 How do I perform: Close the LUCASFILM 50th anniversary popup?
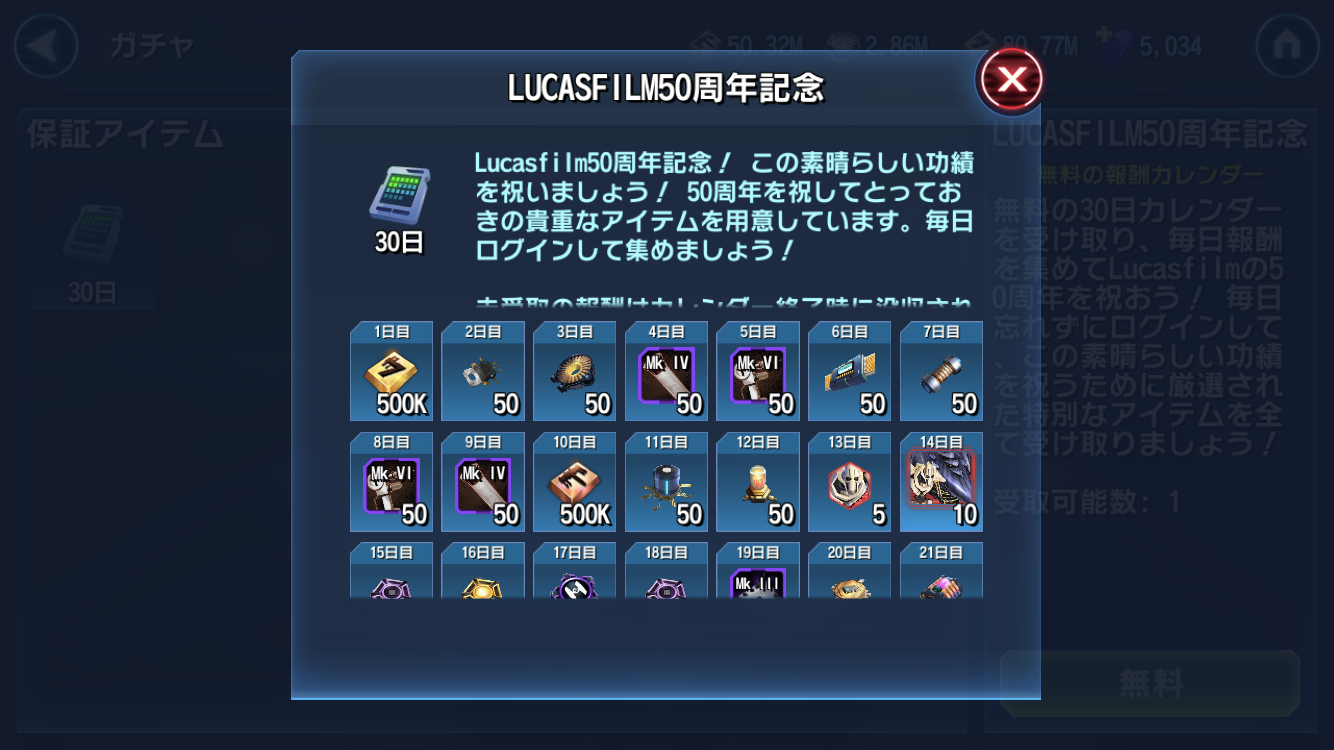click(1011, 80)
